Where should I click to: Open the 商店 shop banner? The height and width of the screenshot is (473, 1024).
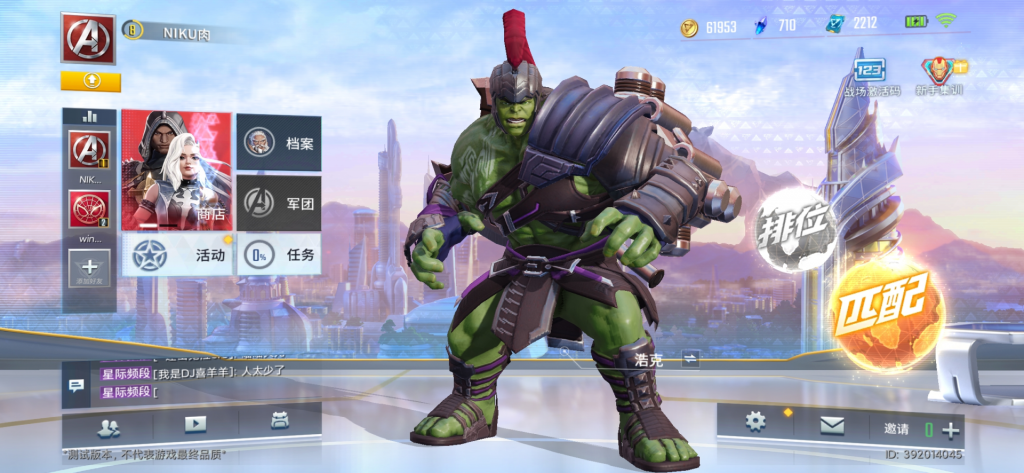[176, 169]
